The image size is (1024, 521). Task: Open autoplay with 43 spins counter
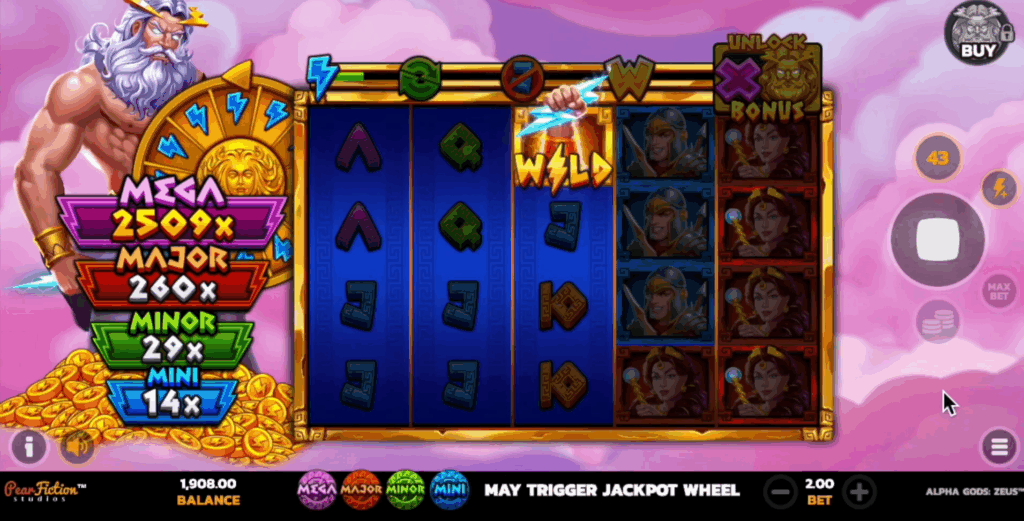click(x=938, y=157)
